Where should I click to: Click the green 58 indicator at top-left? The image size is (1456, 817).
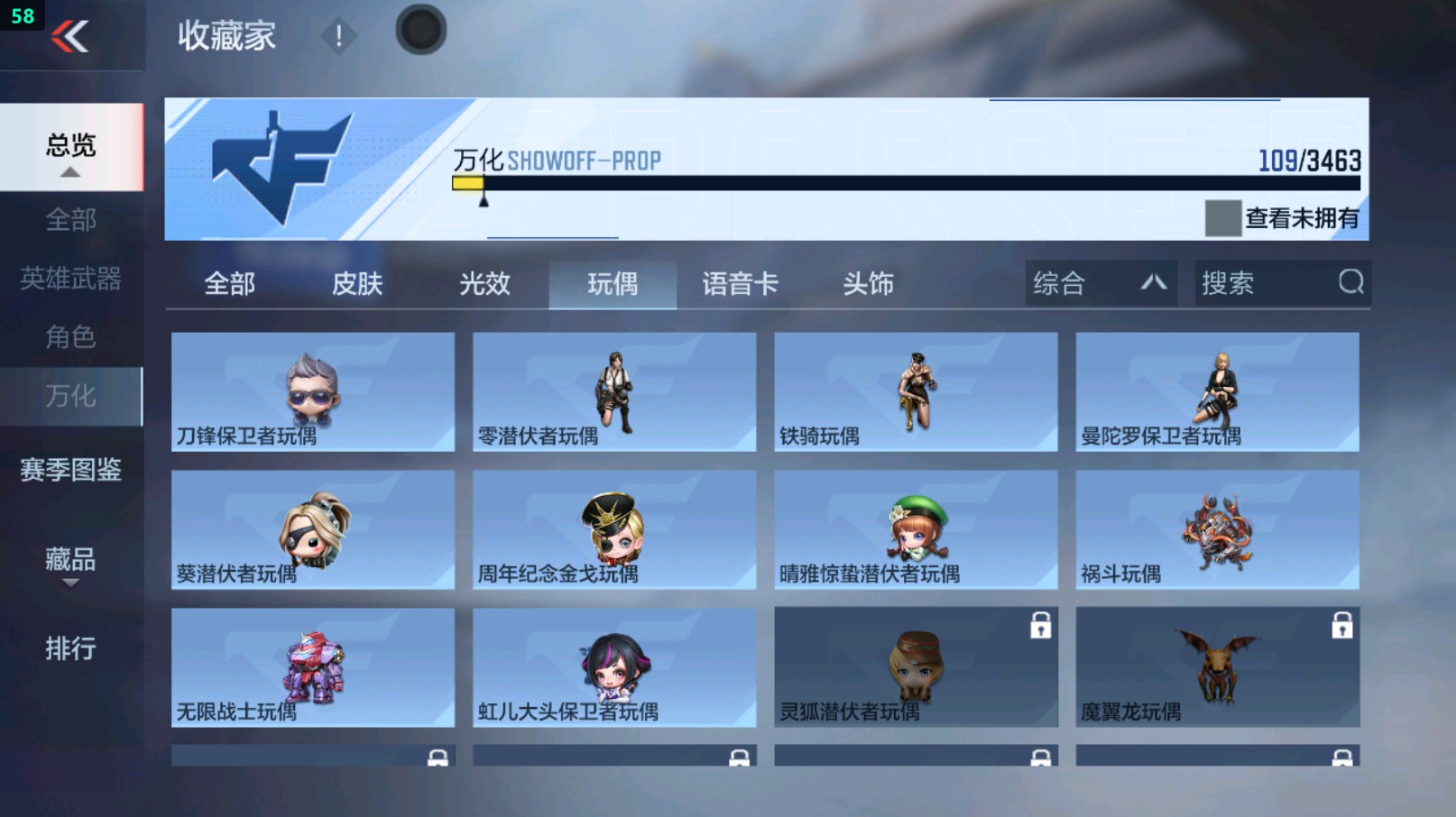[x=22, y=14]
